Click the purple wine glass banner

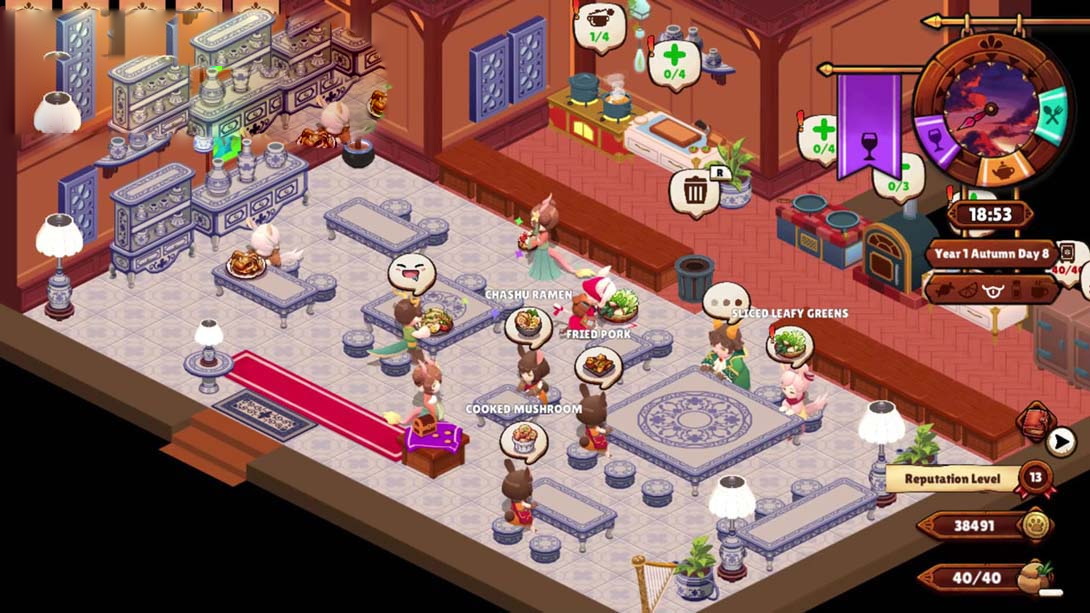coord(868,125)
